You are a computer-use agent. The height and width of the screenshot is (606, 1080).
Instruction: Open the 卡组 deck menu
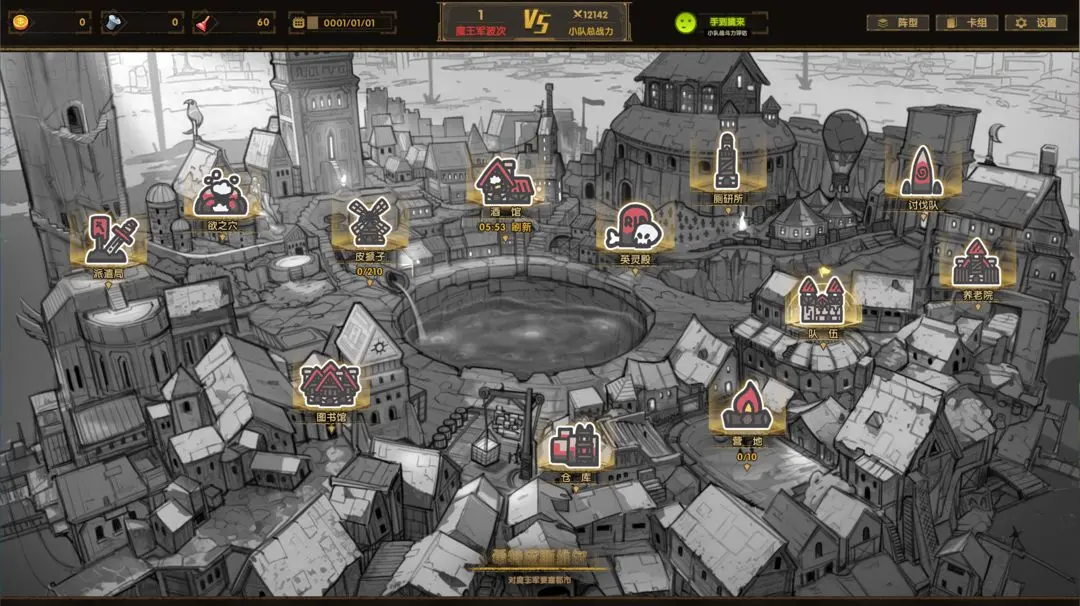(x=966, y=22)
